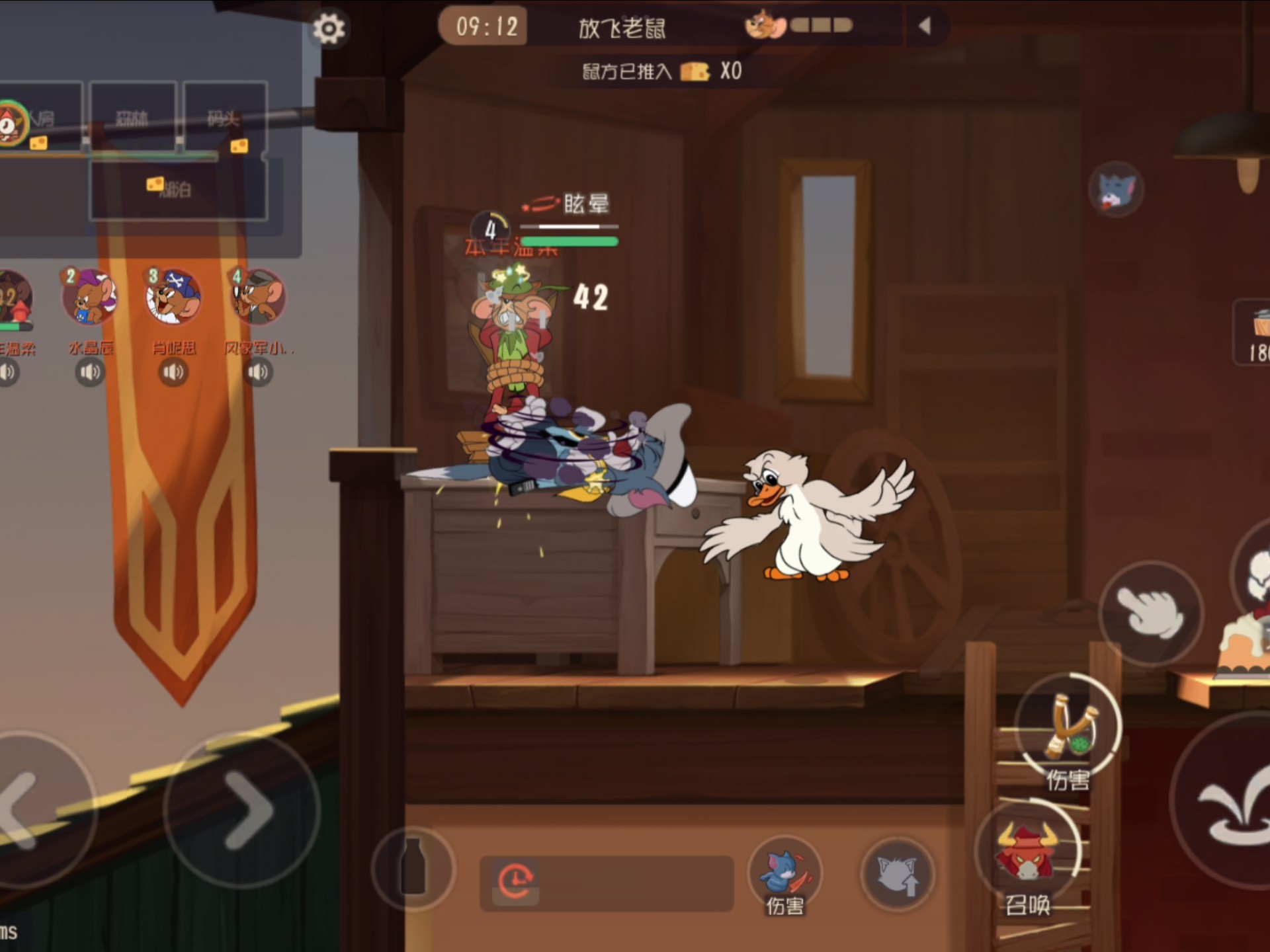Select the purple-hat mouse portrait numbered 2

click(x=90, y=297)
